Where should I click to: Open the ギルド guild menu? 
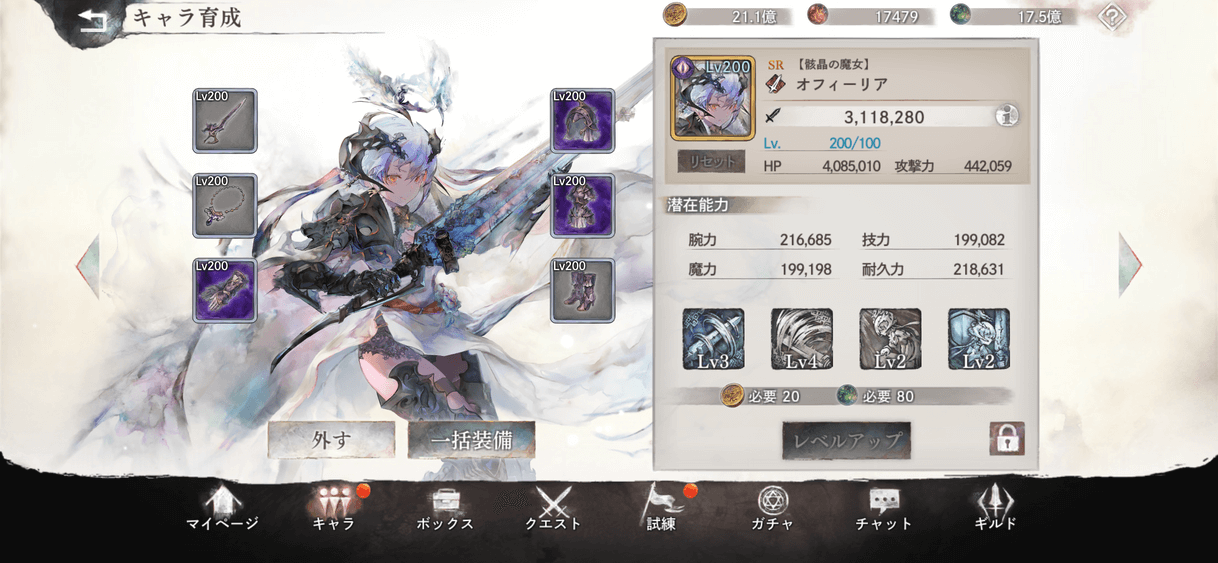click(995, 508)
